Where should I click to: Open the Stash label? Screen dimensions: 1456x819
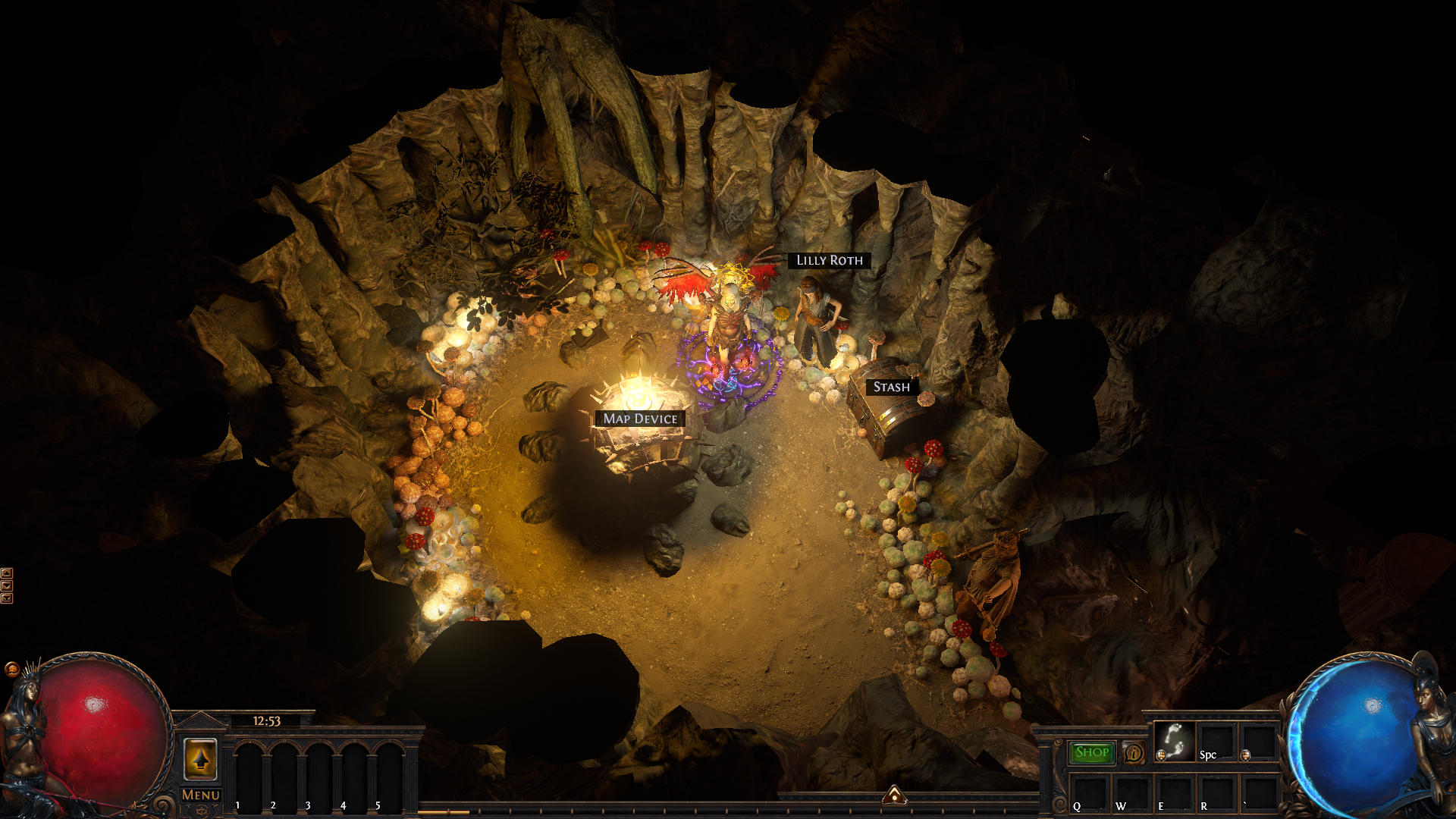pos(891,387)
